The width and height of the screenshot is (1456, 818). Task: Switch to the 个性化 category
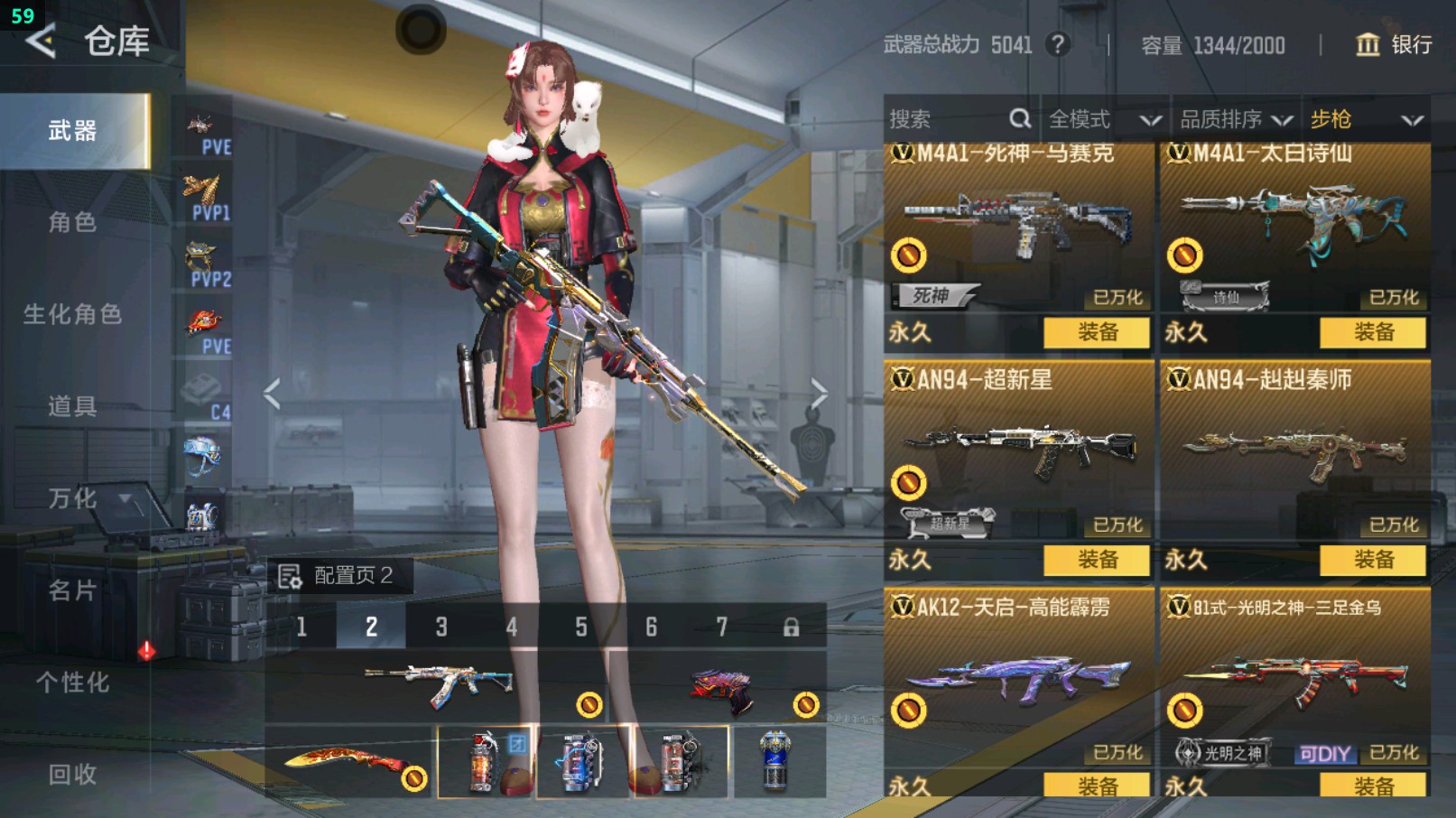coord(72,683)
